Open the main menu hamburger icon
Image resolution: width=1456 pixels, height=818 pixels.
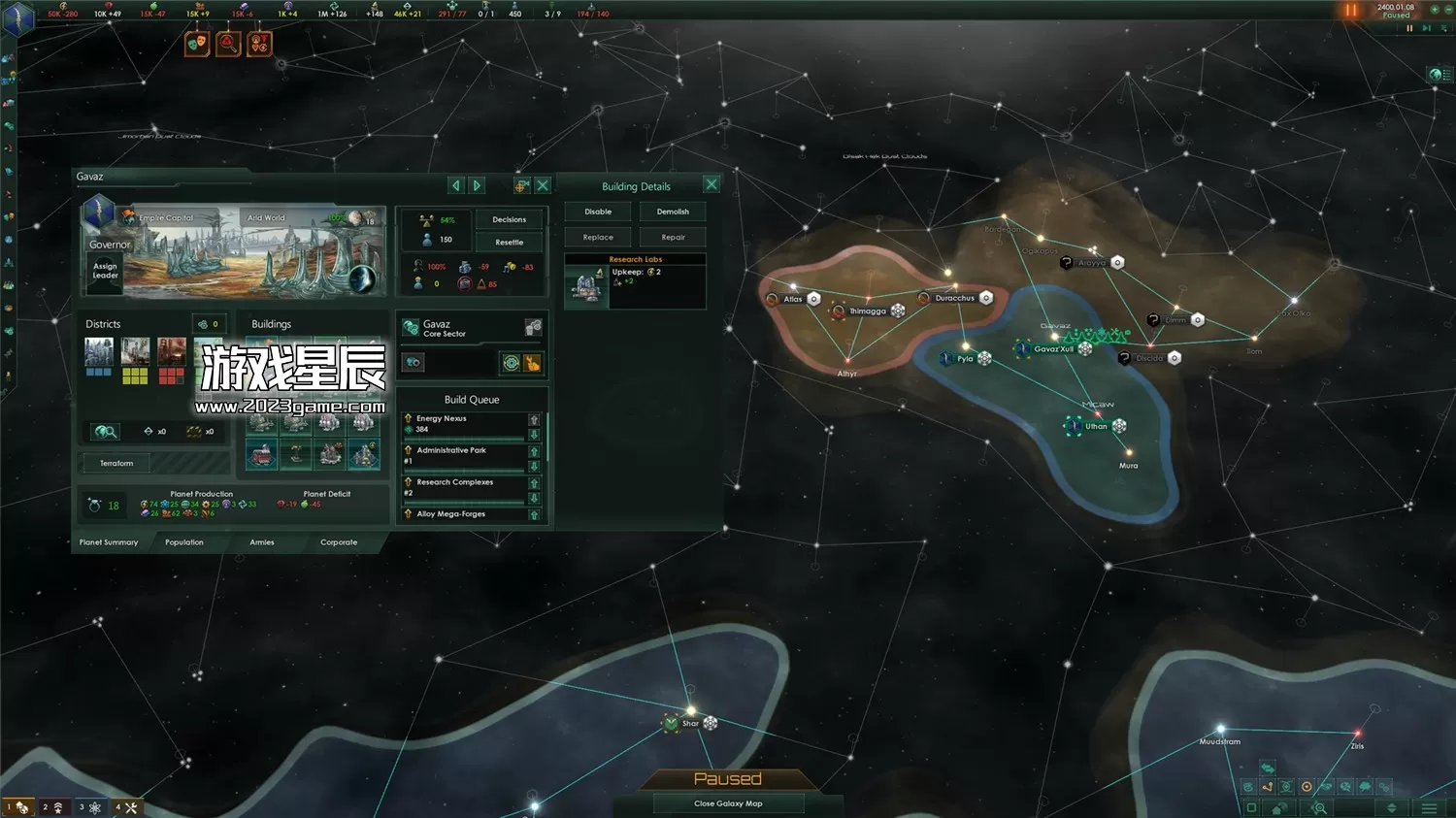(1429, 808)
